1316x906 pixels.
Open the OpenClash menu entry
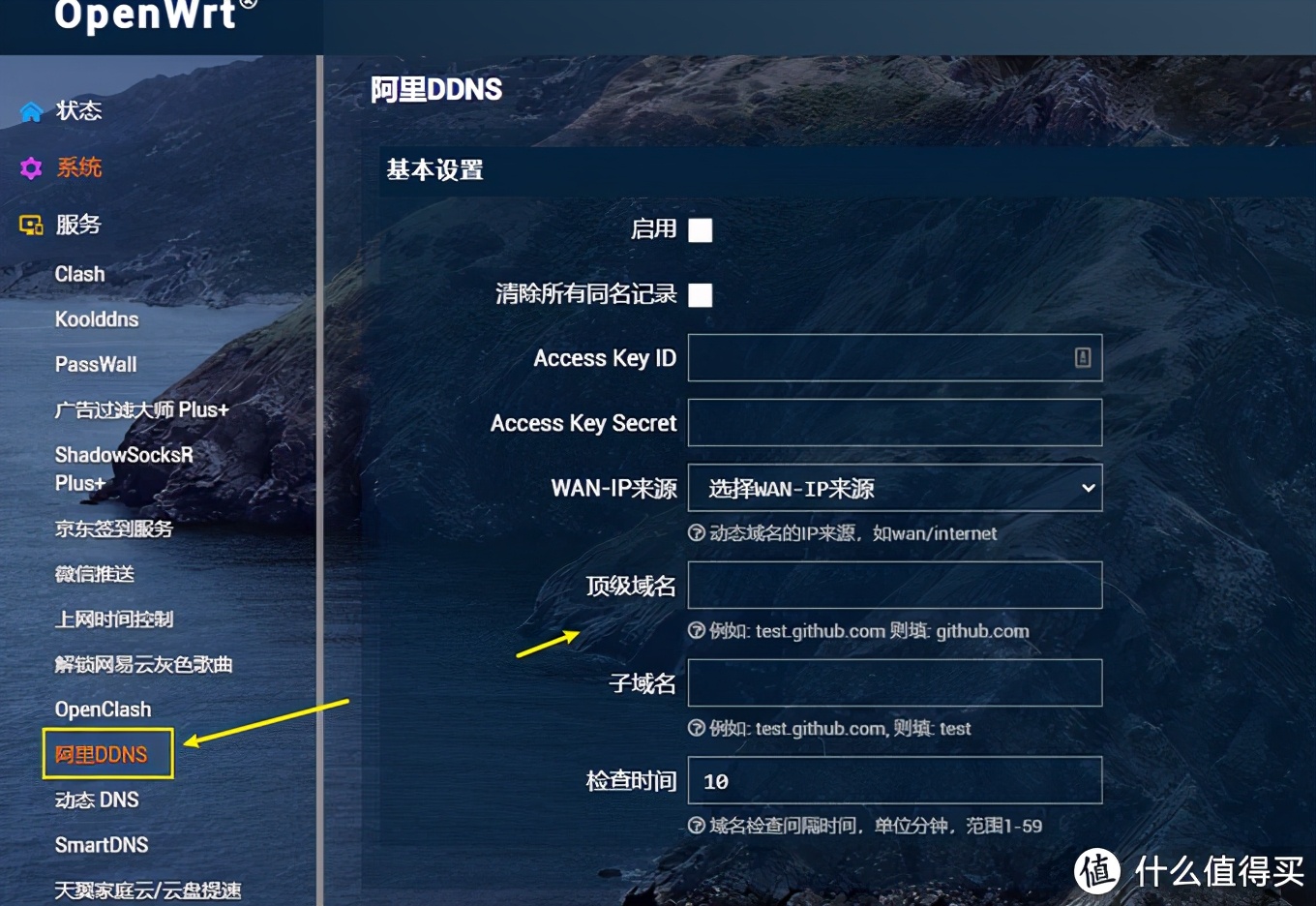click(104, 709)
